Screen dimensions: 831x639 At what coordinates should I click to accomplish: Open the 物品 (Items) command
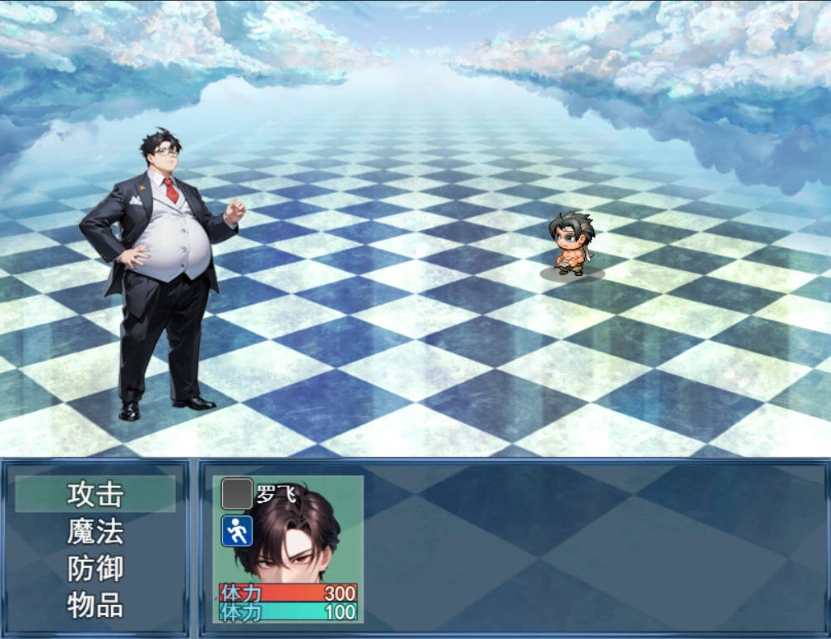pyautogui.click(x=95, y=605)
